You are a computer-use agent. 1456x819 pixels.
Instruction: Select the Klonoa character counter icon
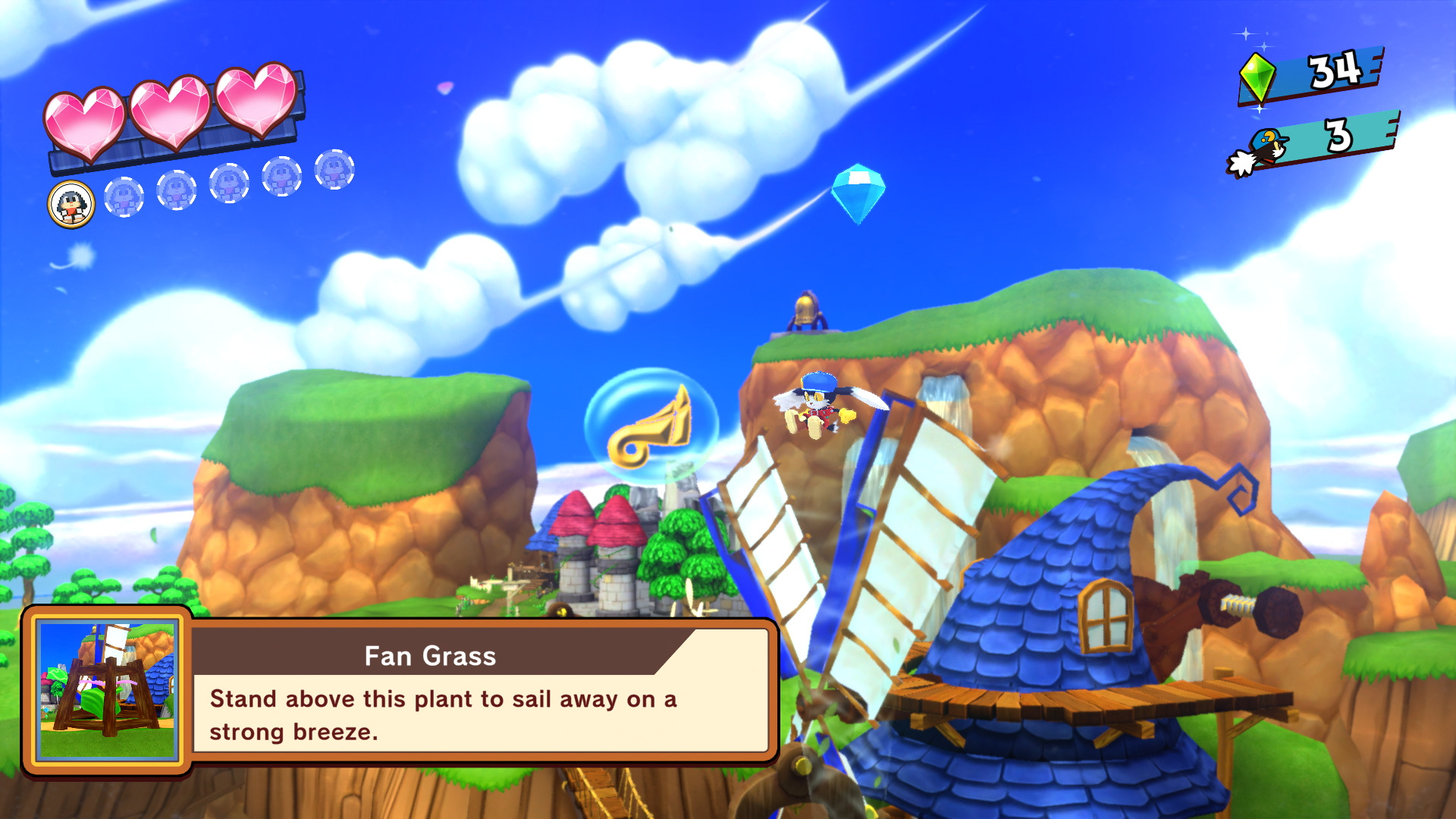1260,152
